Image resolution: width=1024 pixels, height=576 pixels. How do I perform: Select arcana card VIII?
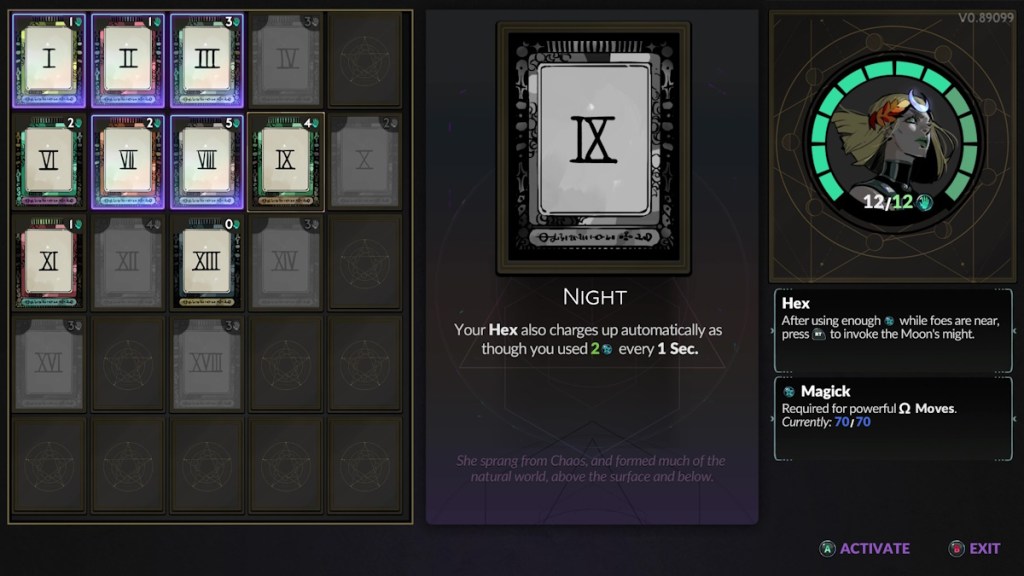click(207, 160)
